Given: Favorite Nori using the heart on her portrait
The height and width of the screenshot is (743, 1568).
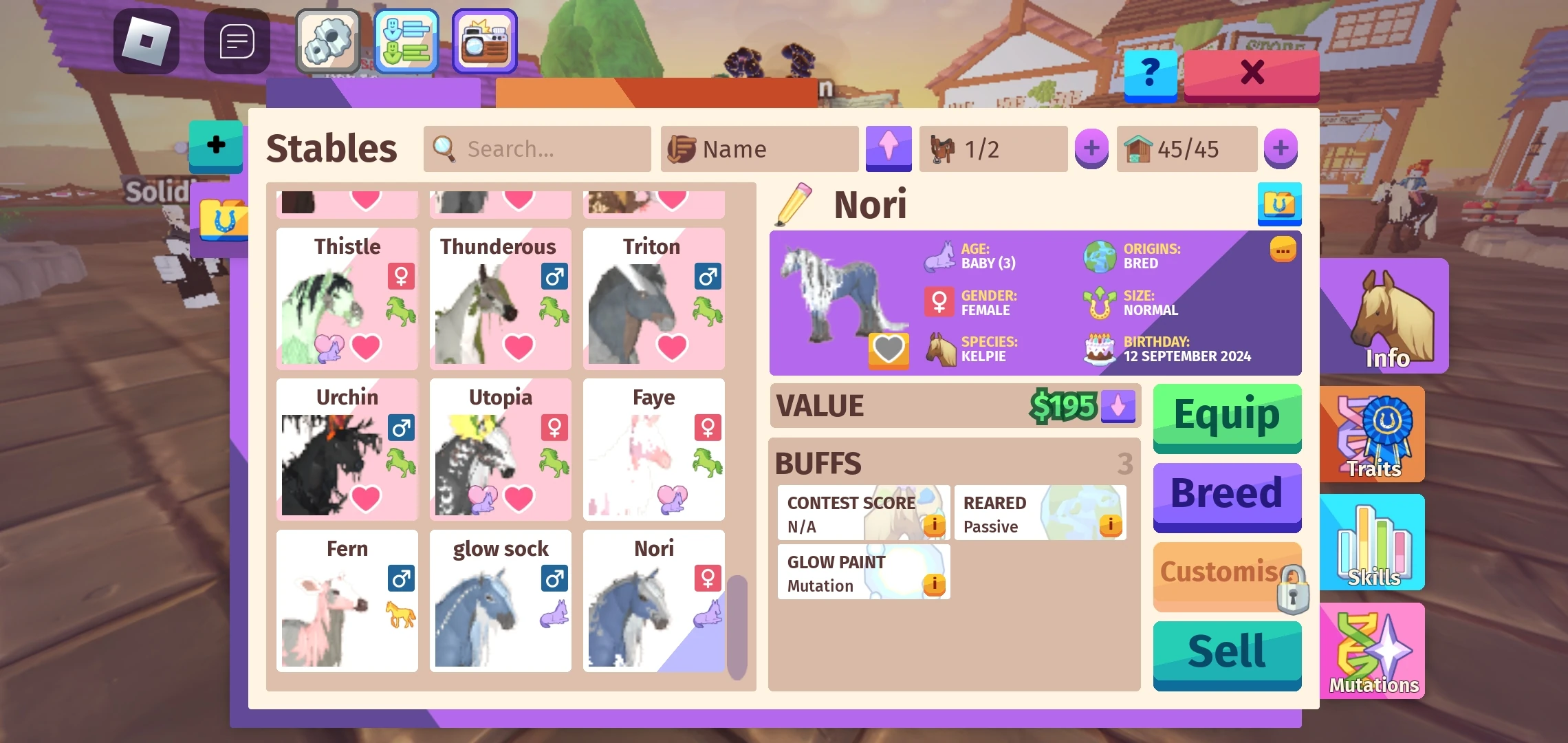Looking at the screenshot, I should pos(889,349).
